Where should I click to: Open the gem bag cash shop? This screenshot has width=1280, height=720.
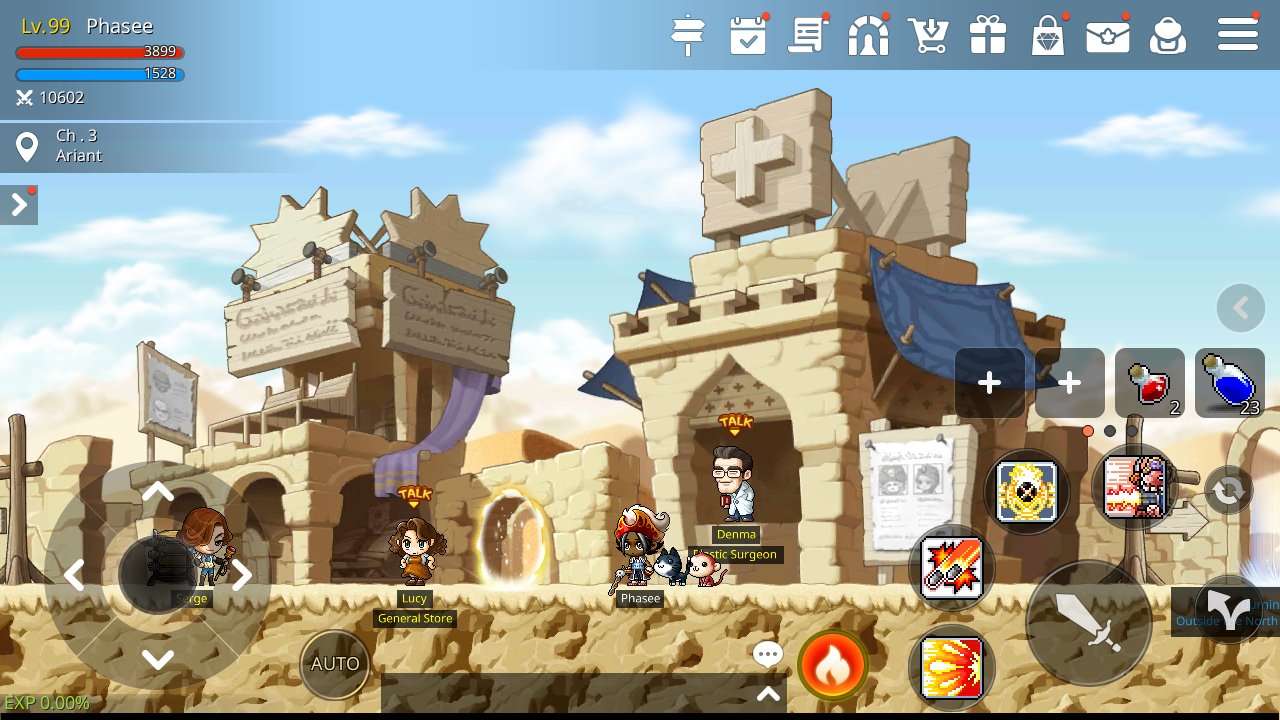tap(1048, 35)
